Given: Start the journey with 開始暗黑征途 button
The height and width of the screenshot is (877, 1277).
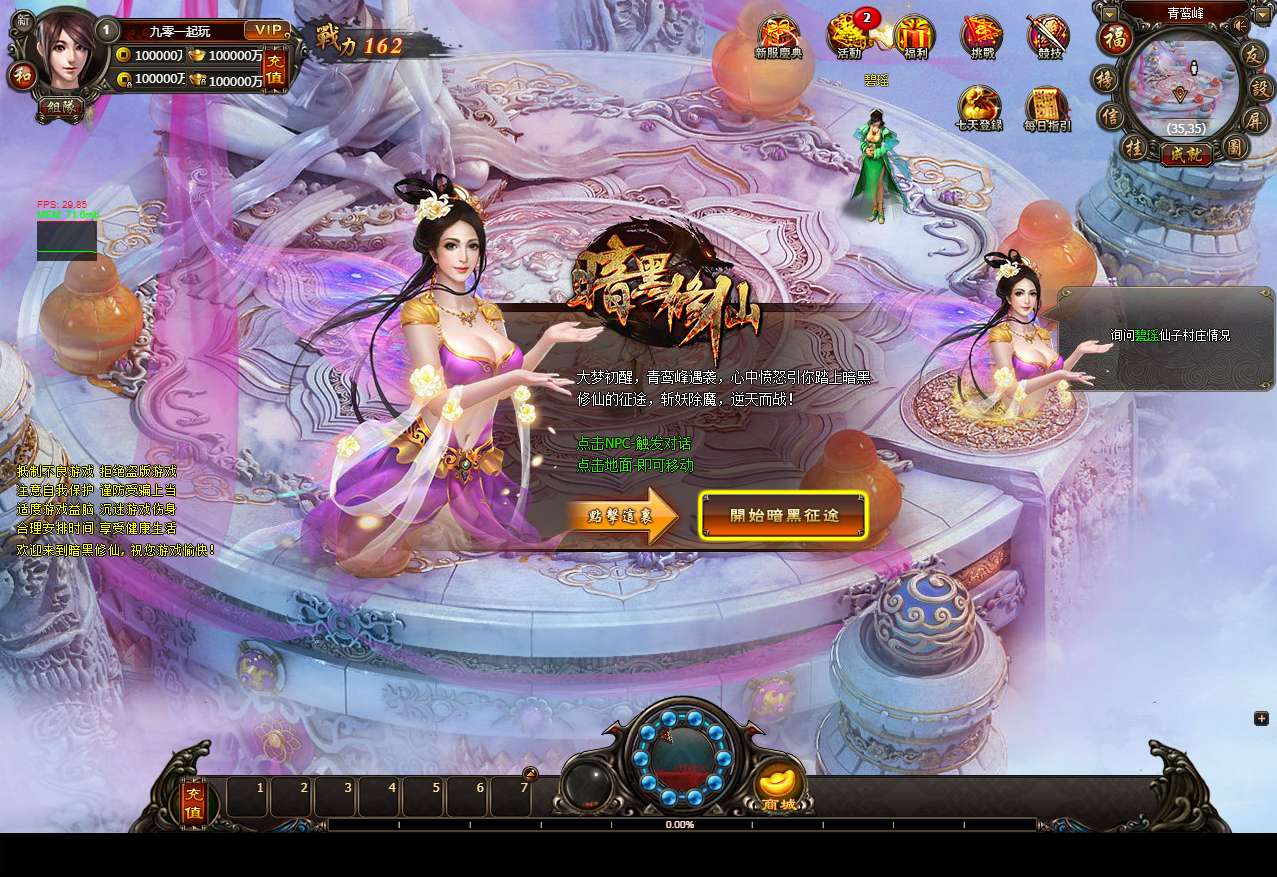Looking at the screenshot, I should pyautogui.click(x=783, y=516).
